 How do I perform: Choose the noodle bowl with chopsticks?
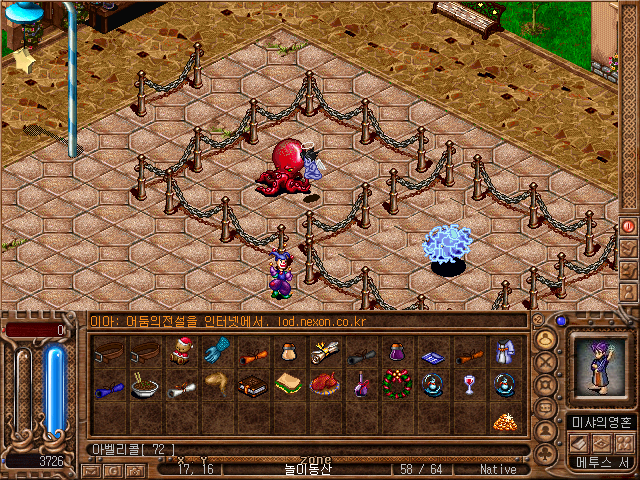click(145, 385)
